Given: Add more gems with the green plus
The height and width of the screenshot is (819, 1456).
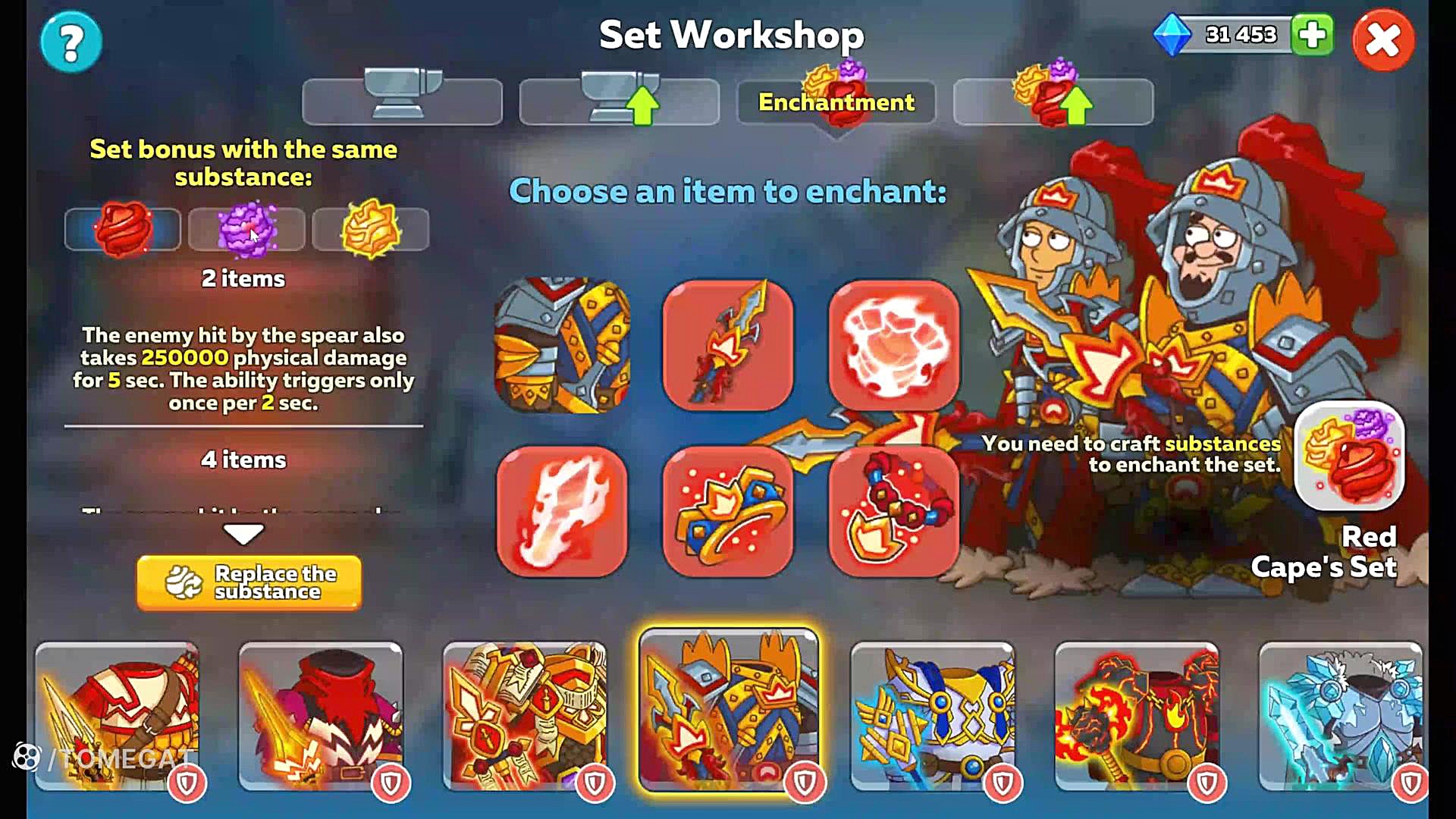Looking at the screenshot, I should pyautogui.click(x=1313, y=35).
